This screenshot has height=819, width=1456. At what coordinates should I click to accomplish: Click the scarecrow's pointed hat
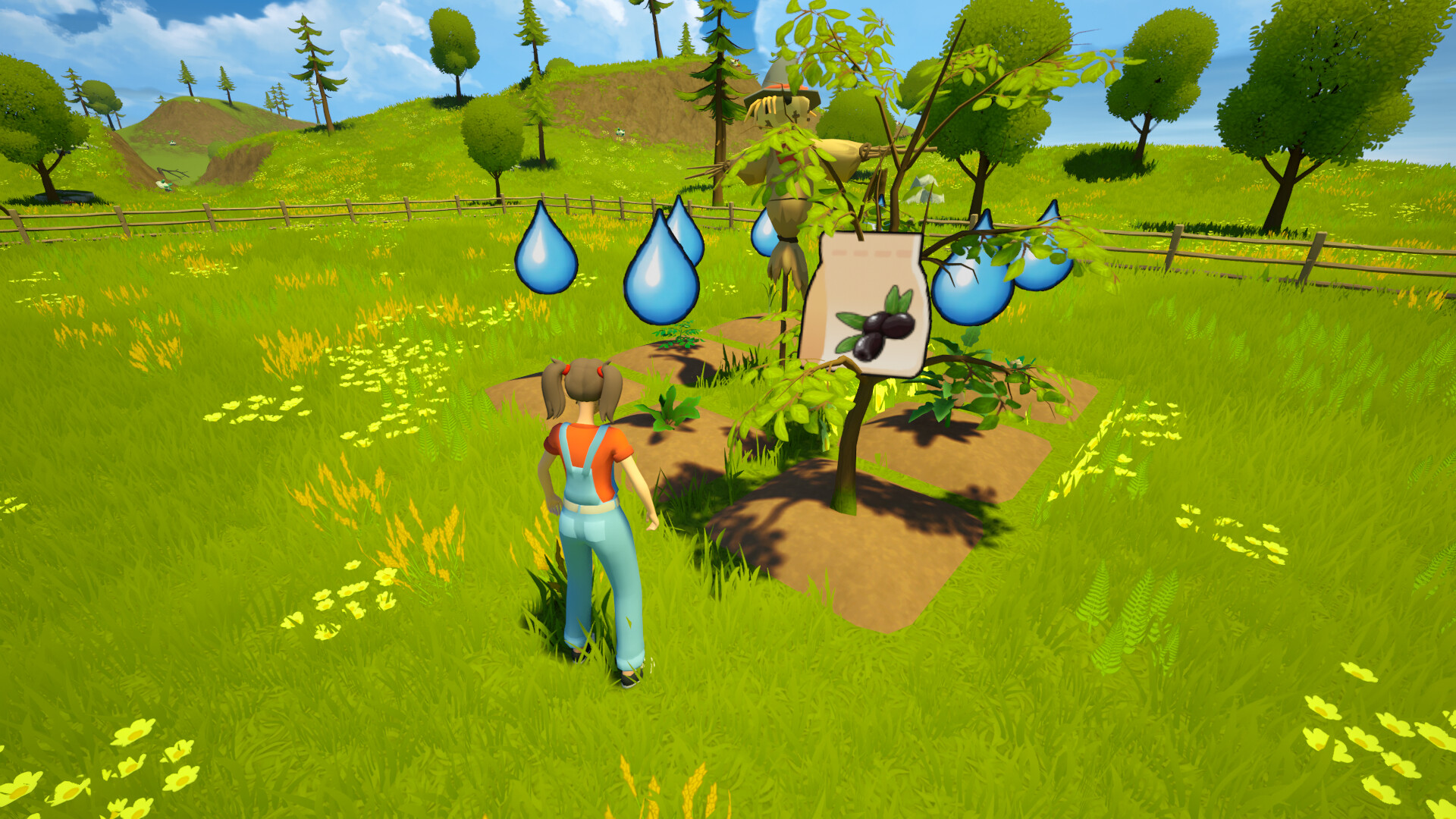tap(777, 76)
